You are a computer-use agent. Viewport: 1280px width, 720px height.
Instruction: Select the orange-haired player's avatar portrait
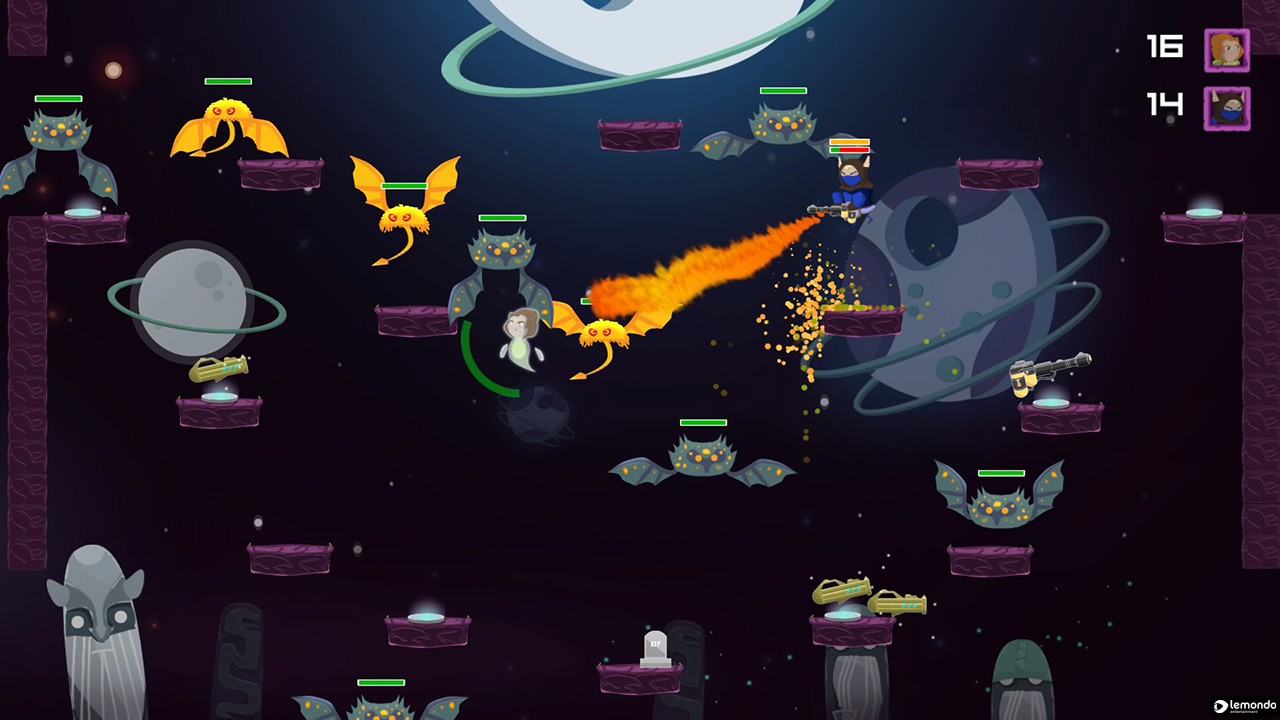coord(1226,47)
